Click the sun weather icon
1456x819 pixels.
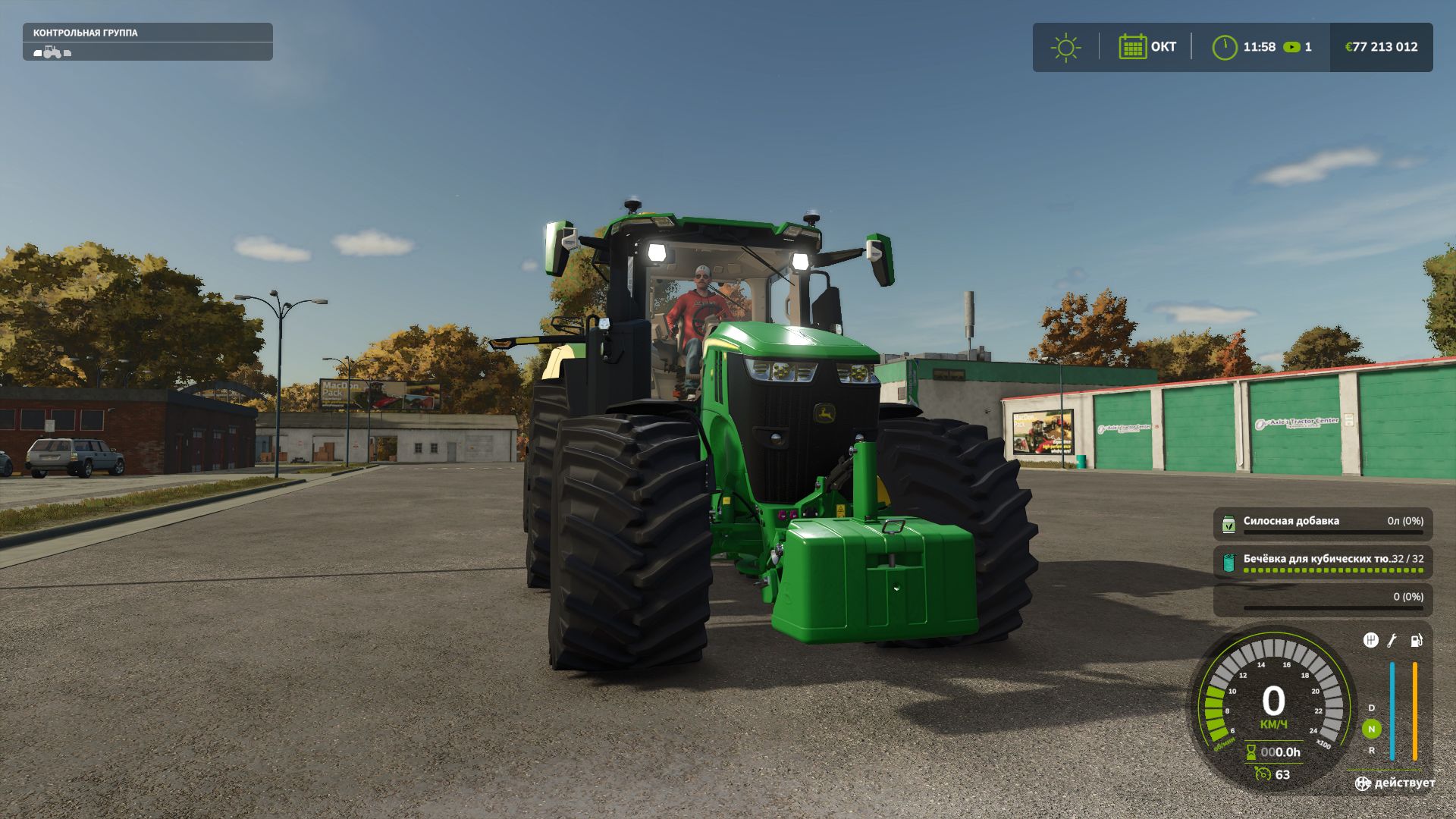[1065, 47]
